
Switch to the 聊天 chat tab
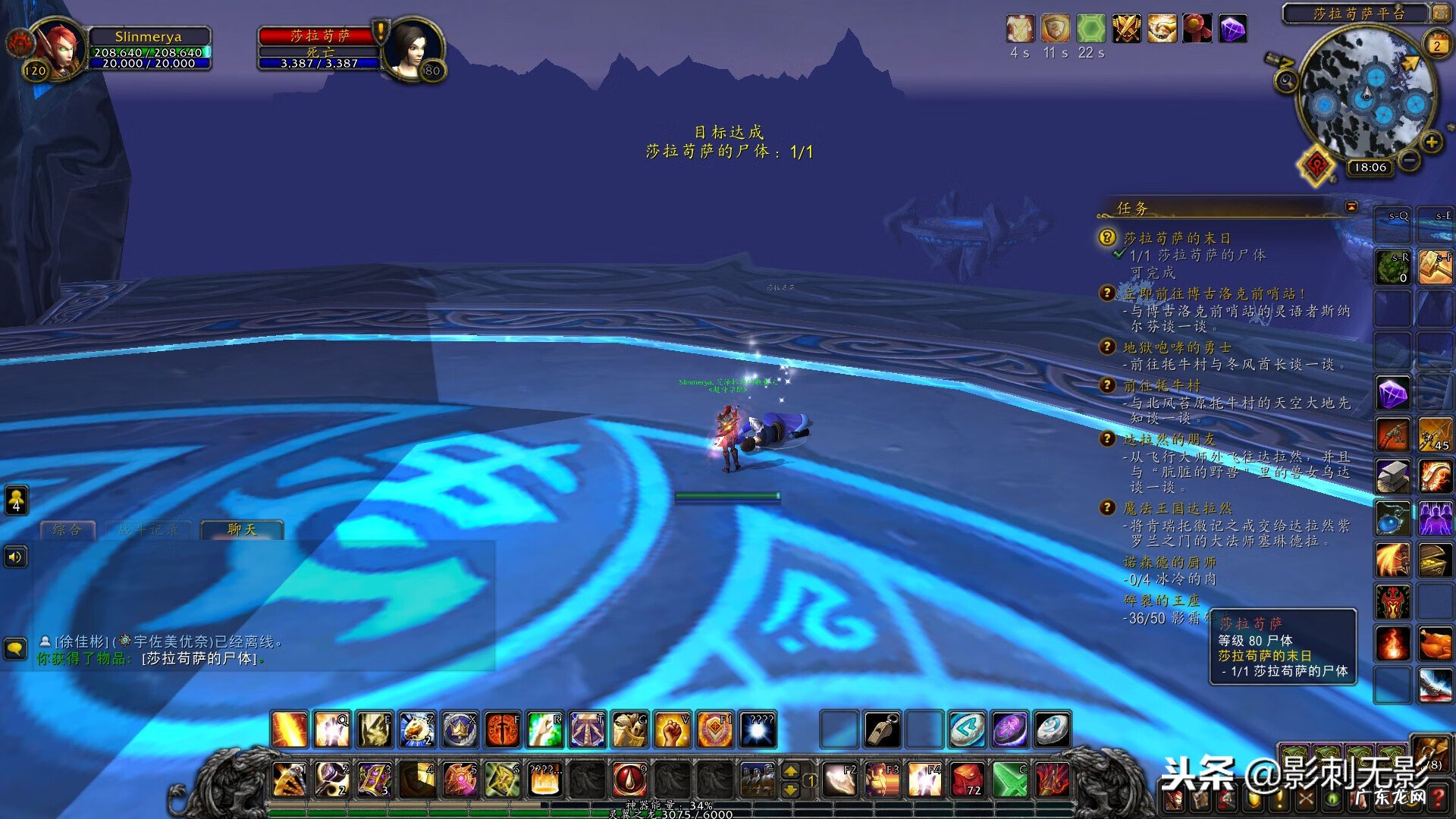click(x=242, y=529)
